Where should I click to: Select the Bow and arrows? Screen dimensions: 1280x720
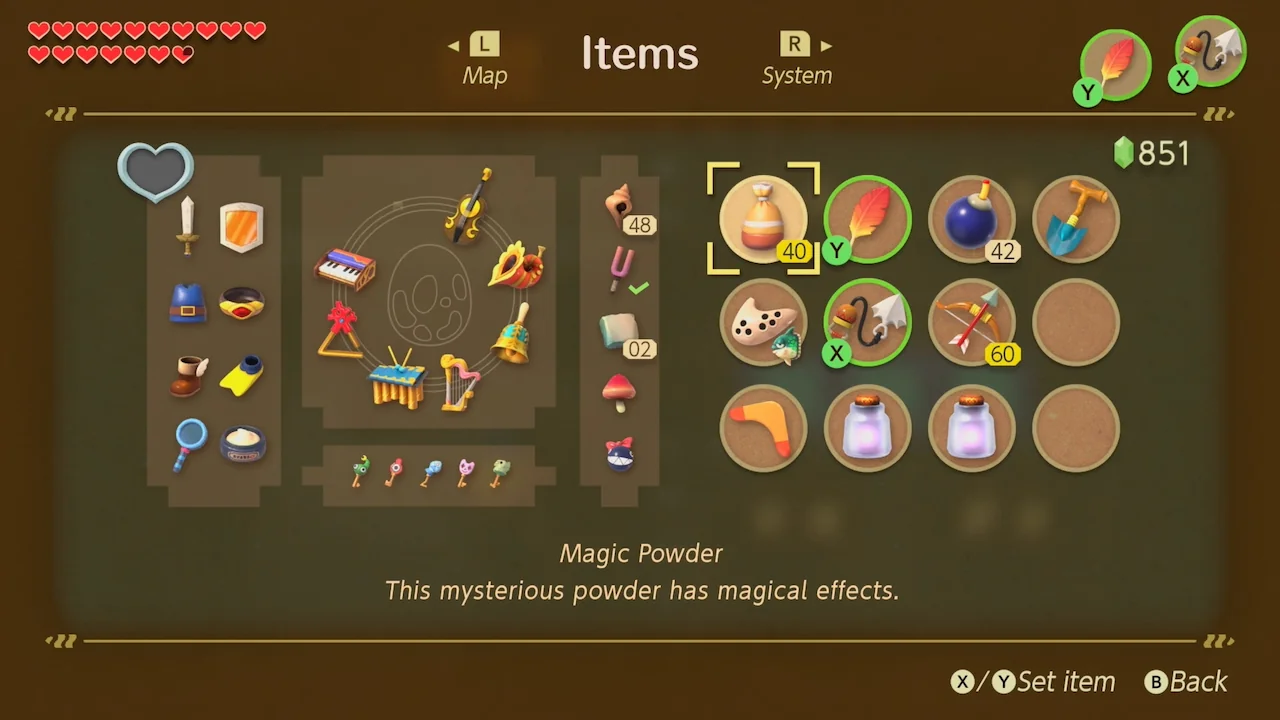971,322
